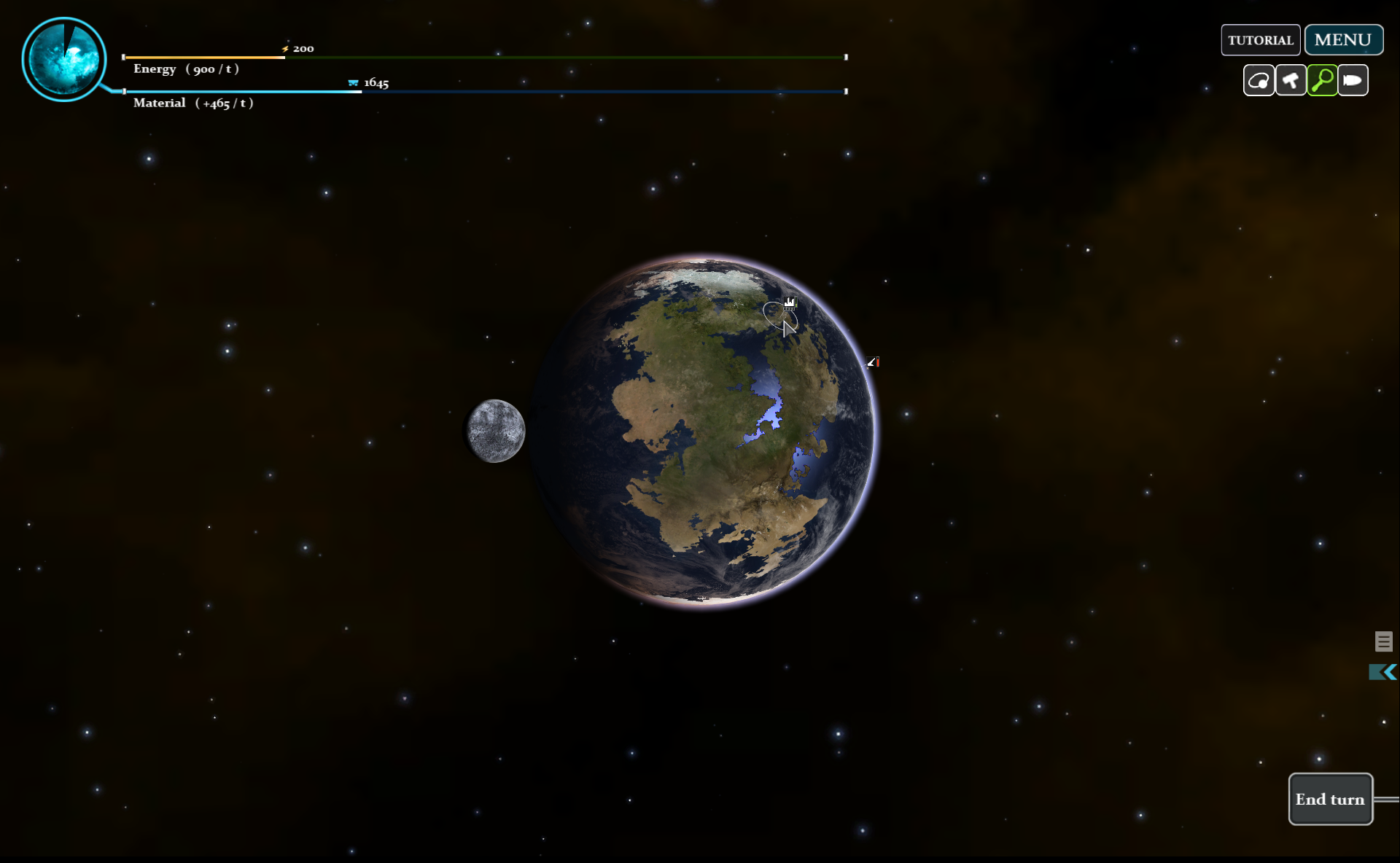1400x863 pixels.
Task: Toggle the hammer build mode on
Action: pyautogui.click(x=1291, y=80)
